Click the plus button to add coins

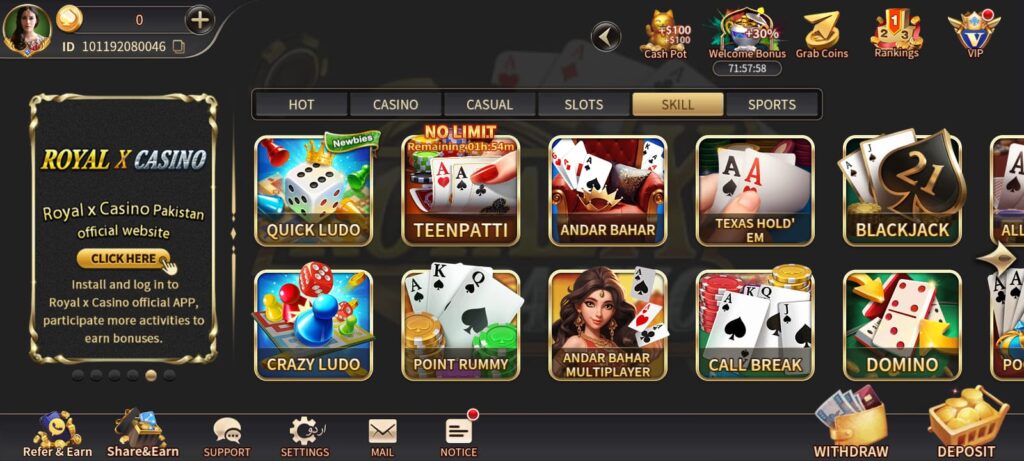pos(200,19)
